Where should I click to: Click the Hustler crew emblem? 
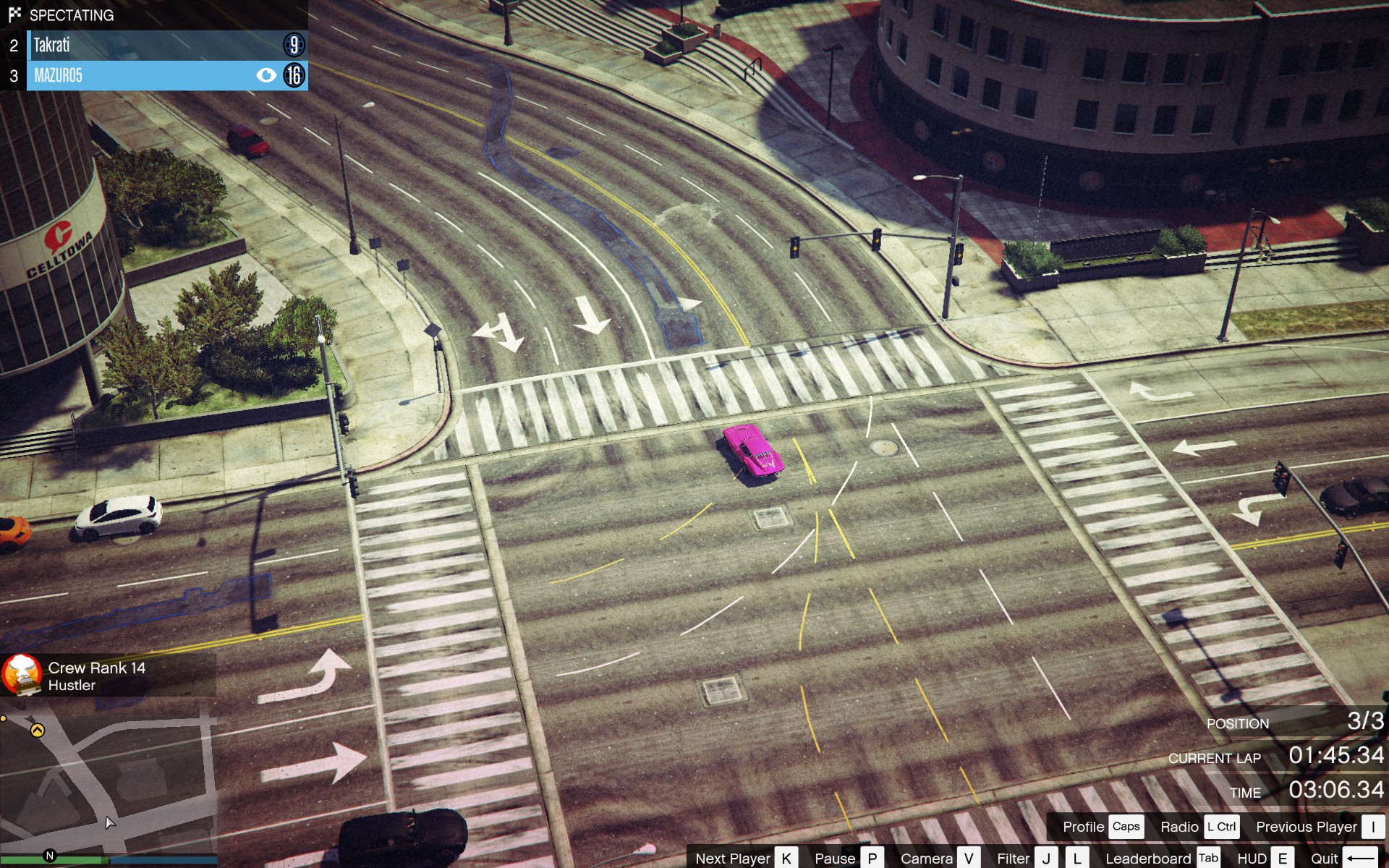(x=22, y=675)
